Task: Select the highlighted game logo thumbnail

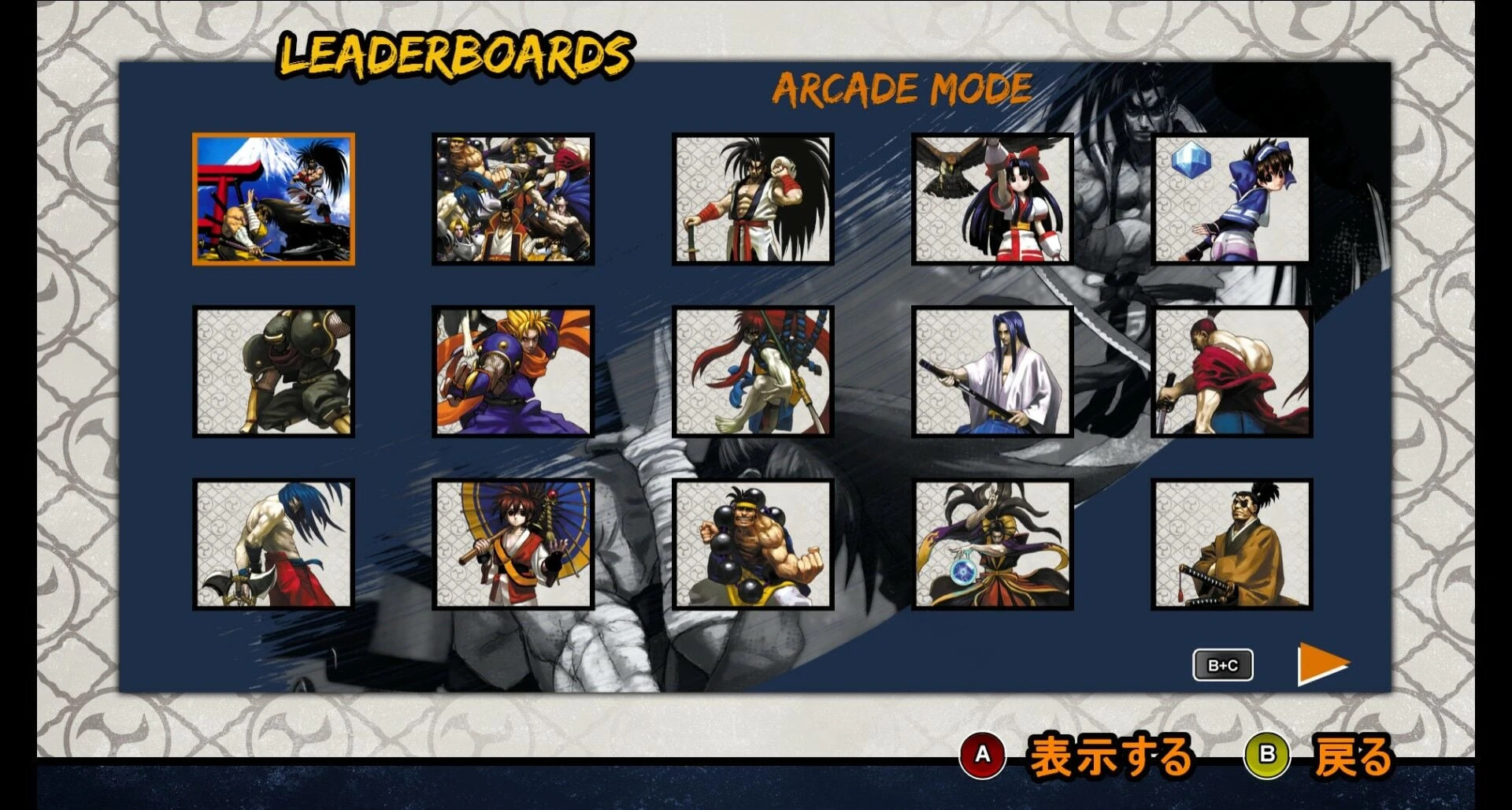Action: tap(275, 200)
